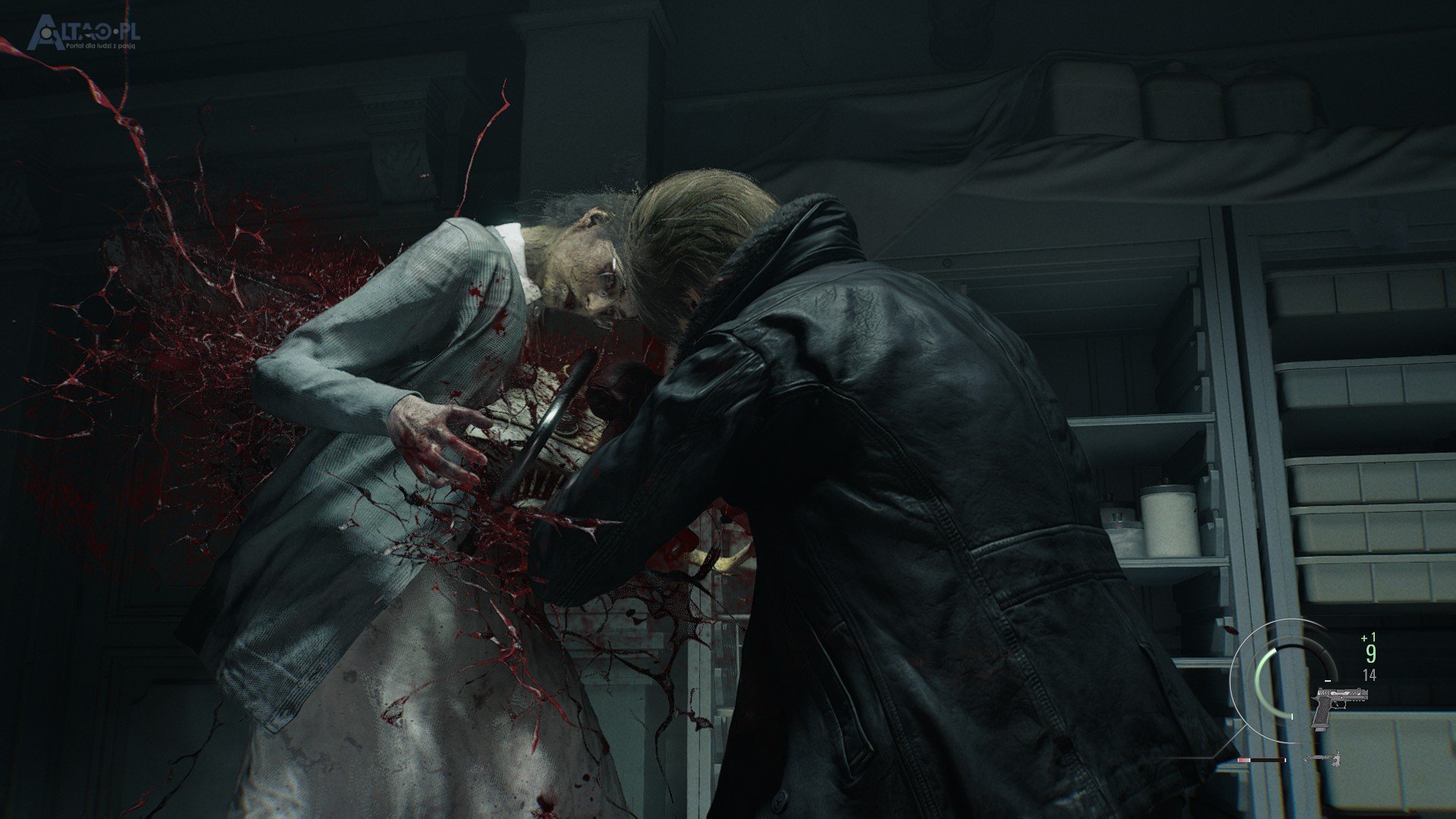Click the hatchet melee weapon icon
1456x819 pixels.
[1323, 758]
